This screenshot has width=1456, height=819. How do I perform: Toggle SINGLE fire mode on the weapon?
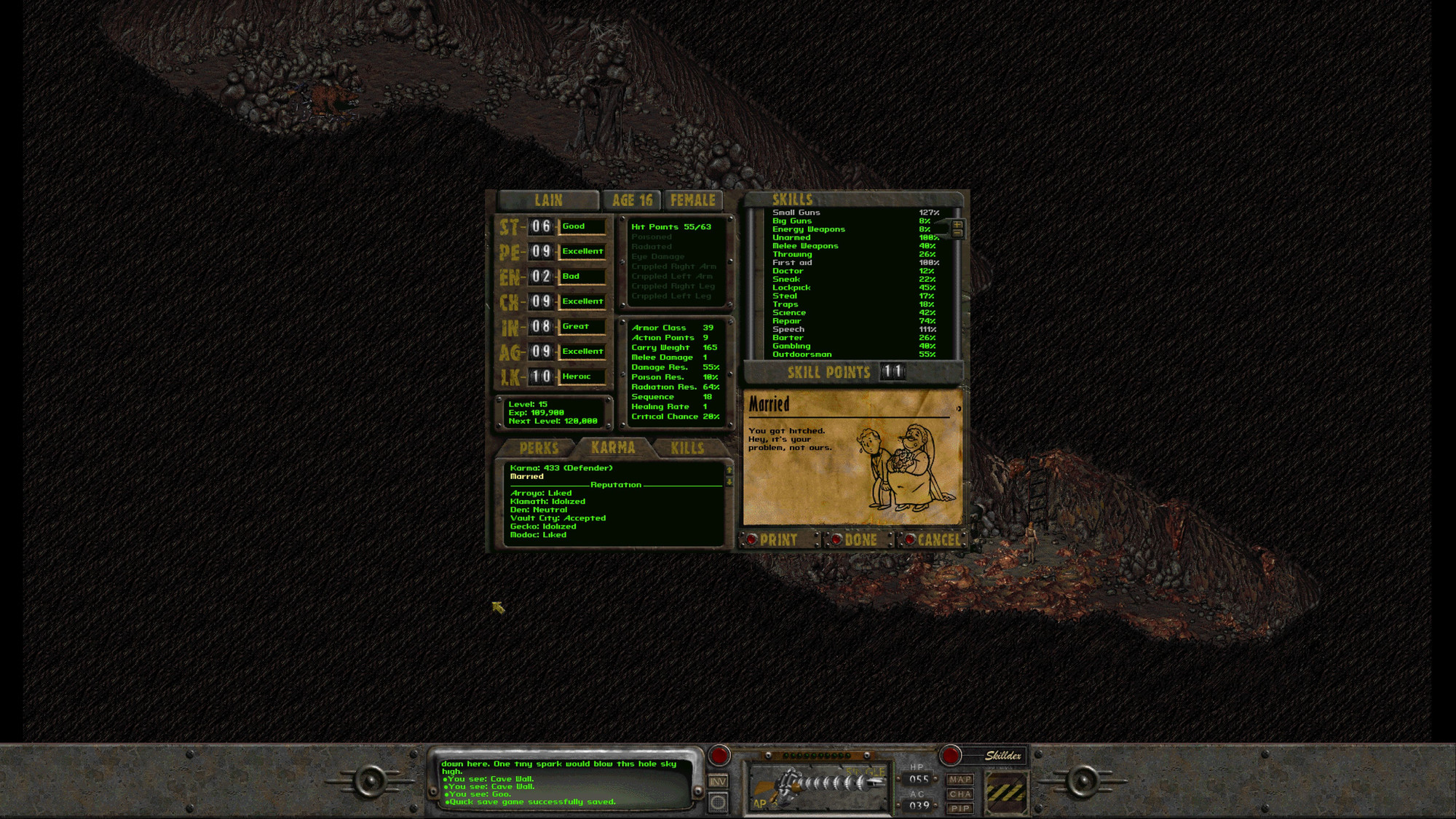[866, 770]
